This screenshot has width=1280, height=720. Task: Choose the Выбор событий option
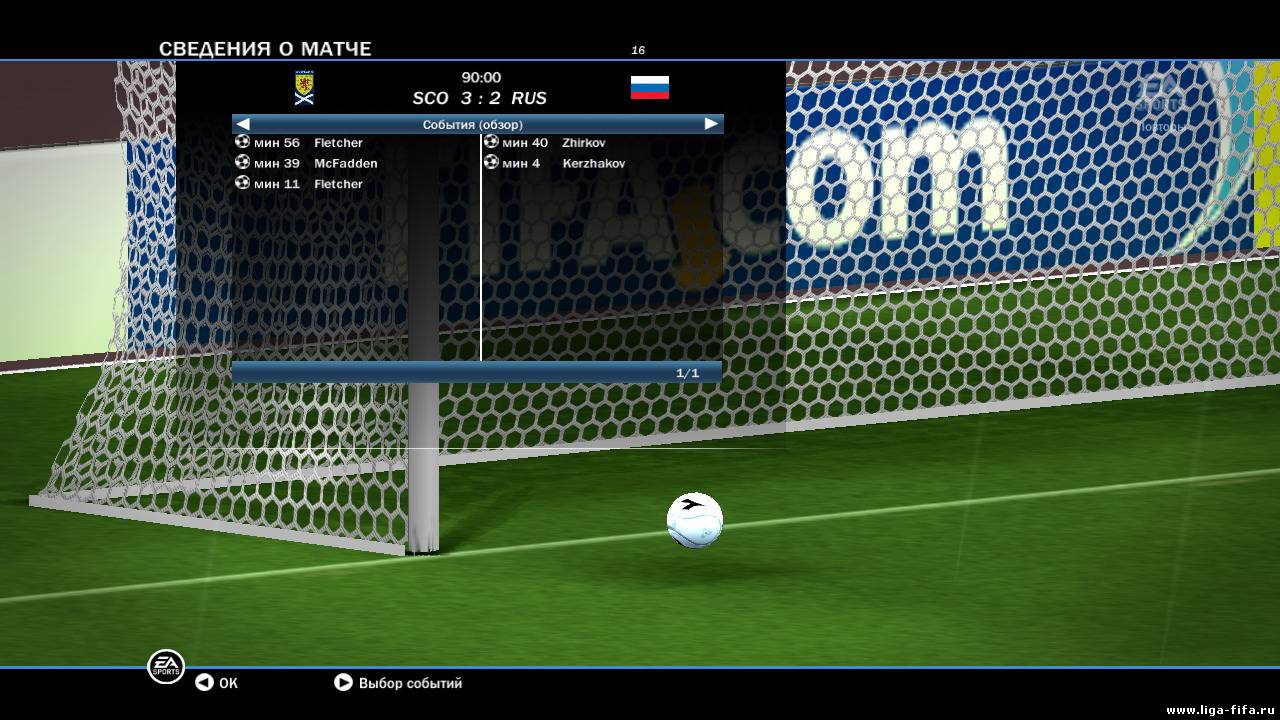398,683
